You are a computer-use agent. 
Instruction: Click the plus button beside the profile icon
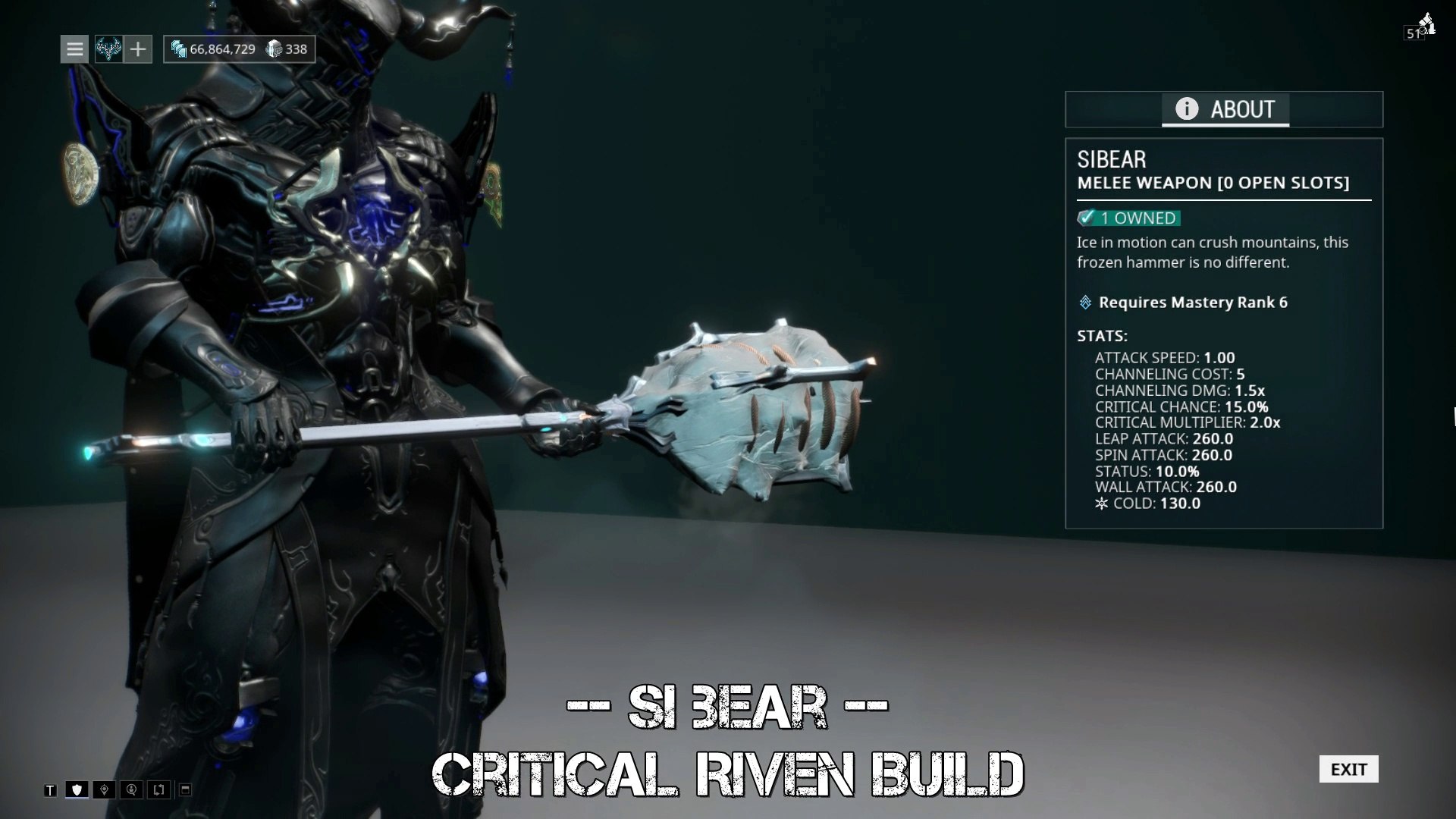[138, 49]
